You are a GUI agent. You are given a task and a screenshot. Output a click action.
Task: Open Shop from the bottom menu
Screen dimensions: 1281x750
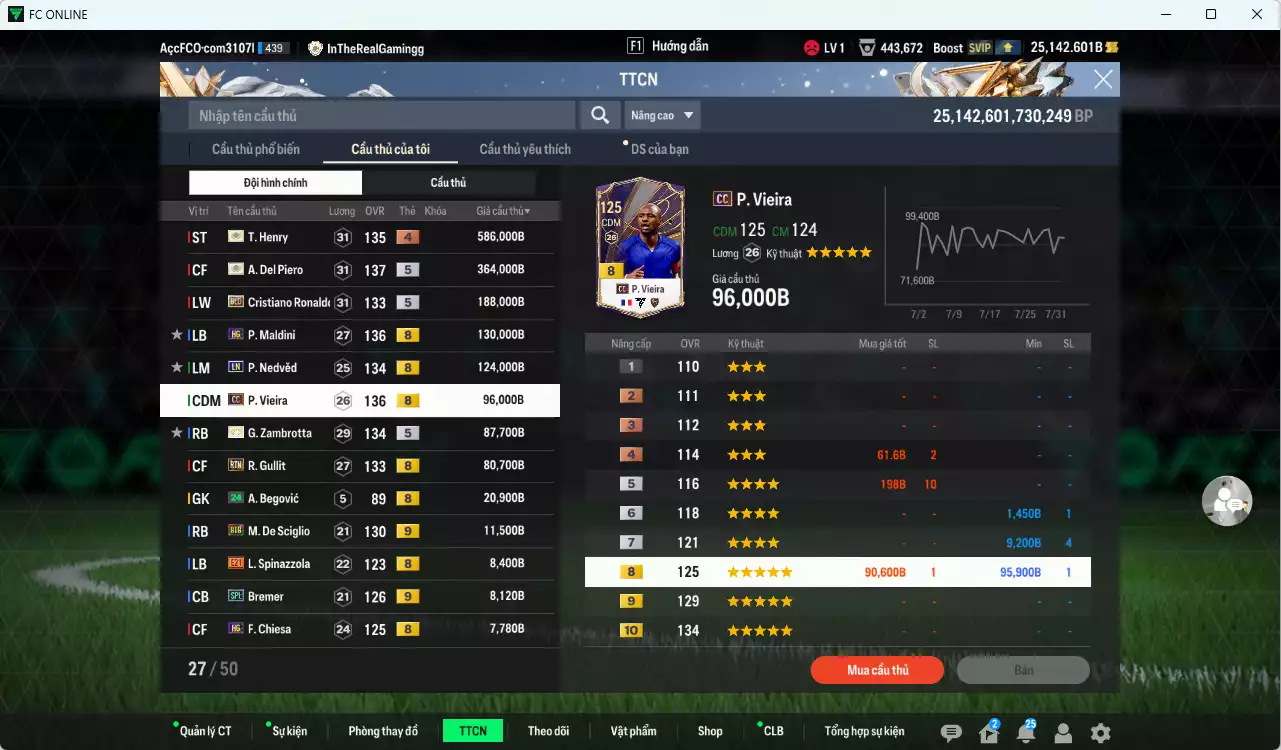click(x=710, y=730)
